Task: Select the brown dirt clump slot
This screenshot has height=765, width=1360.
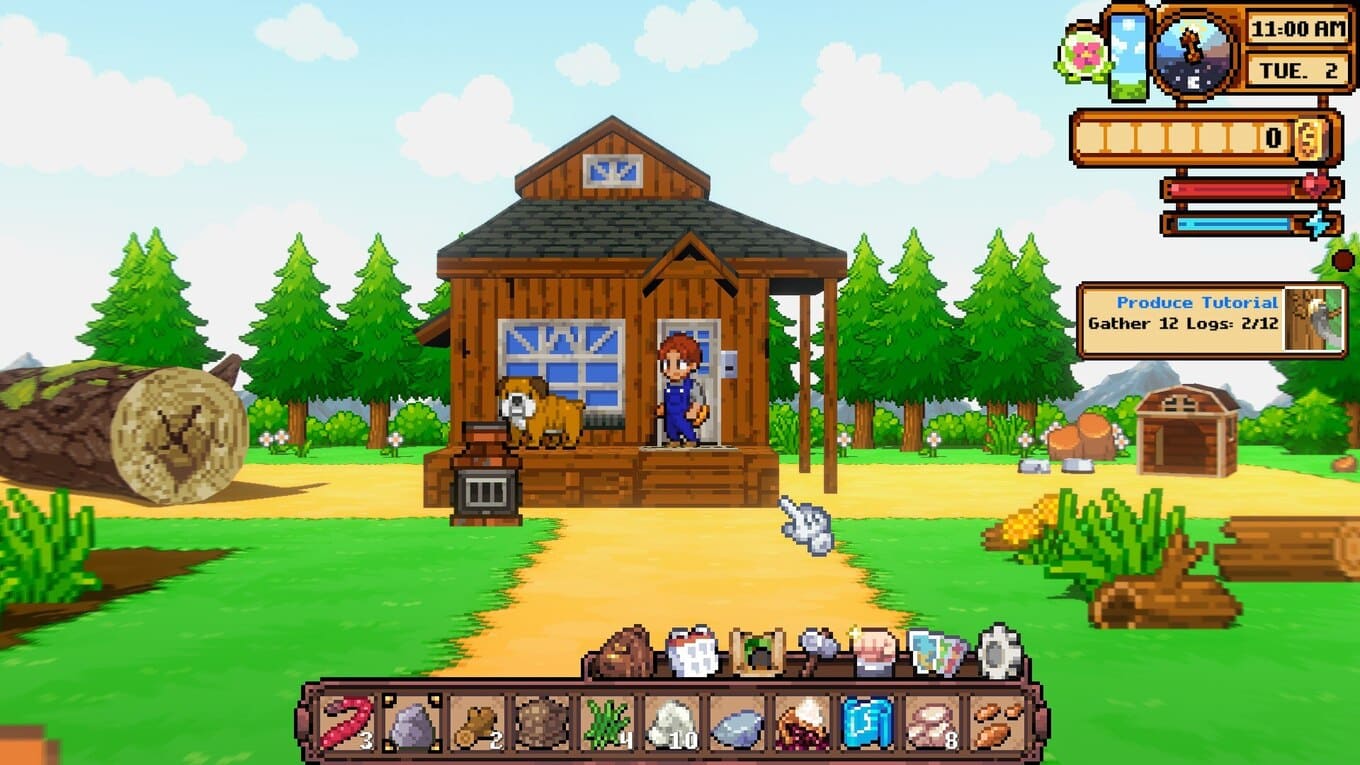Action: pyautogui.click(x=541, y=723)
